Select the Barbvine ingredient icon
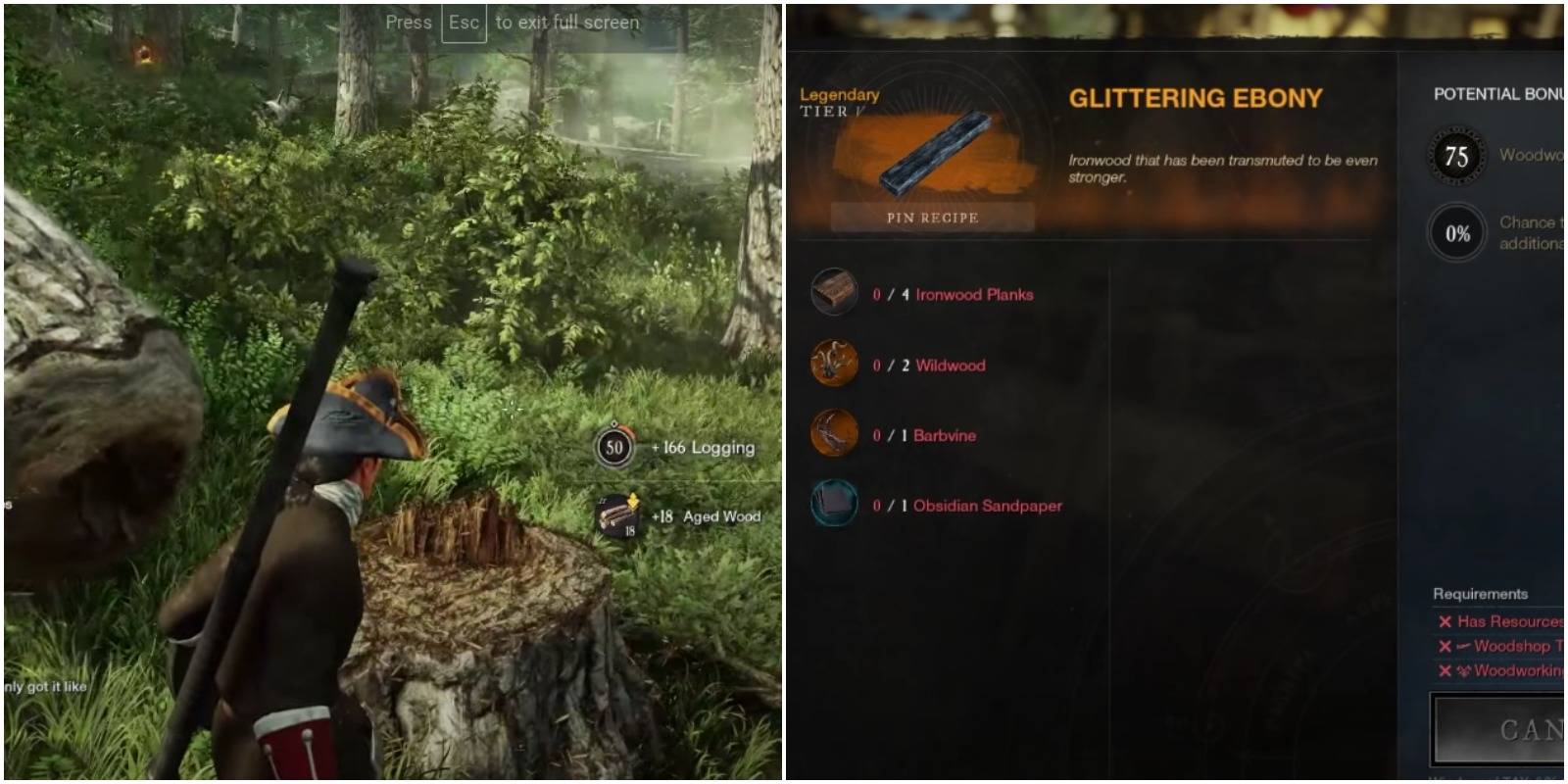The width and height of the screenshot is (1568, 784). (x=836, y=435)
